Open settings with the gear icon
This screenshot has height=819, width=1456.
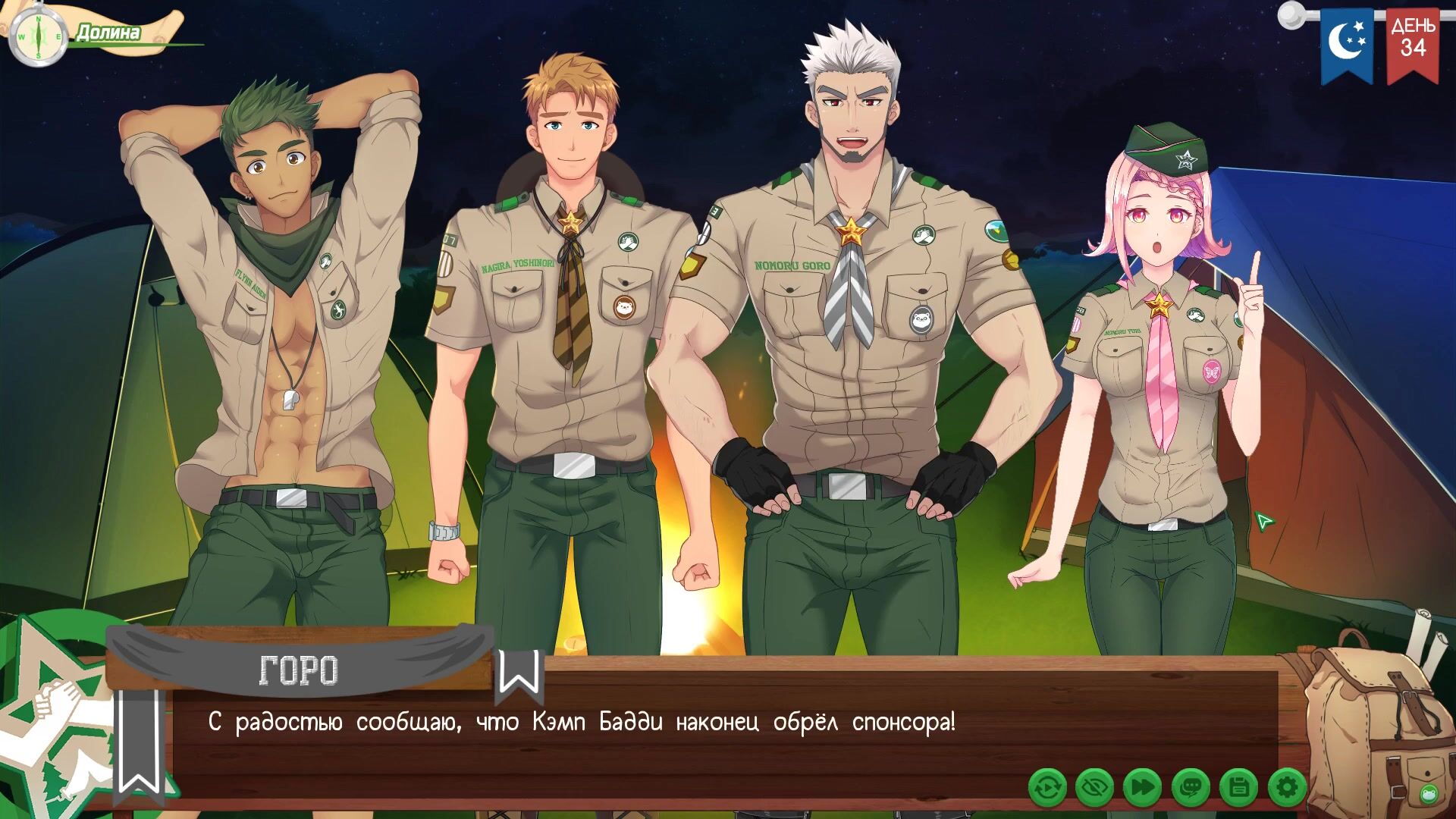1286,789
